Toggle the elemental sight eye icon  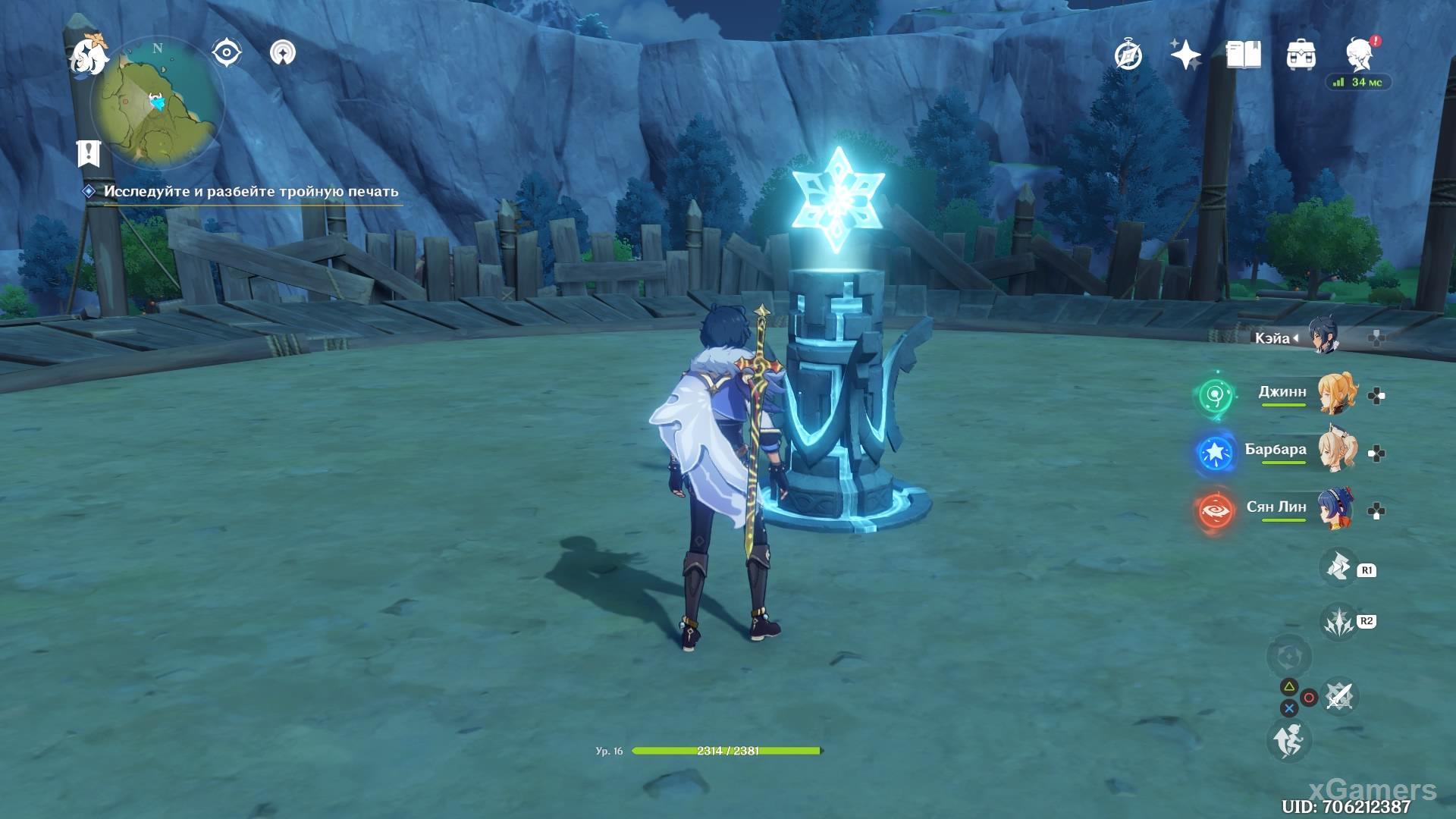pos(227,53)
